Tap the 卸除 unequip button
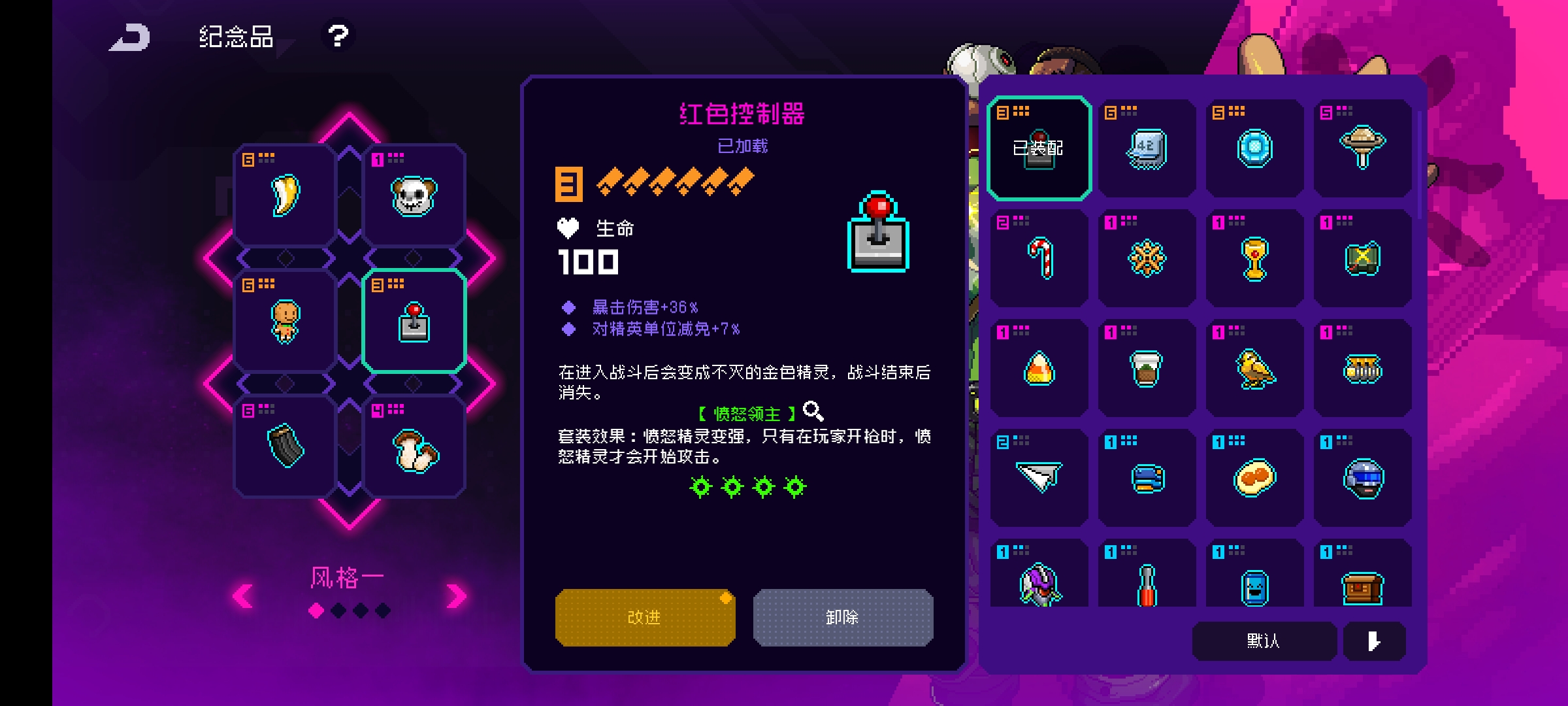1568x706 pixels. pos(843,617)
